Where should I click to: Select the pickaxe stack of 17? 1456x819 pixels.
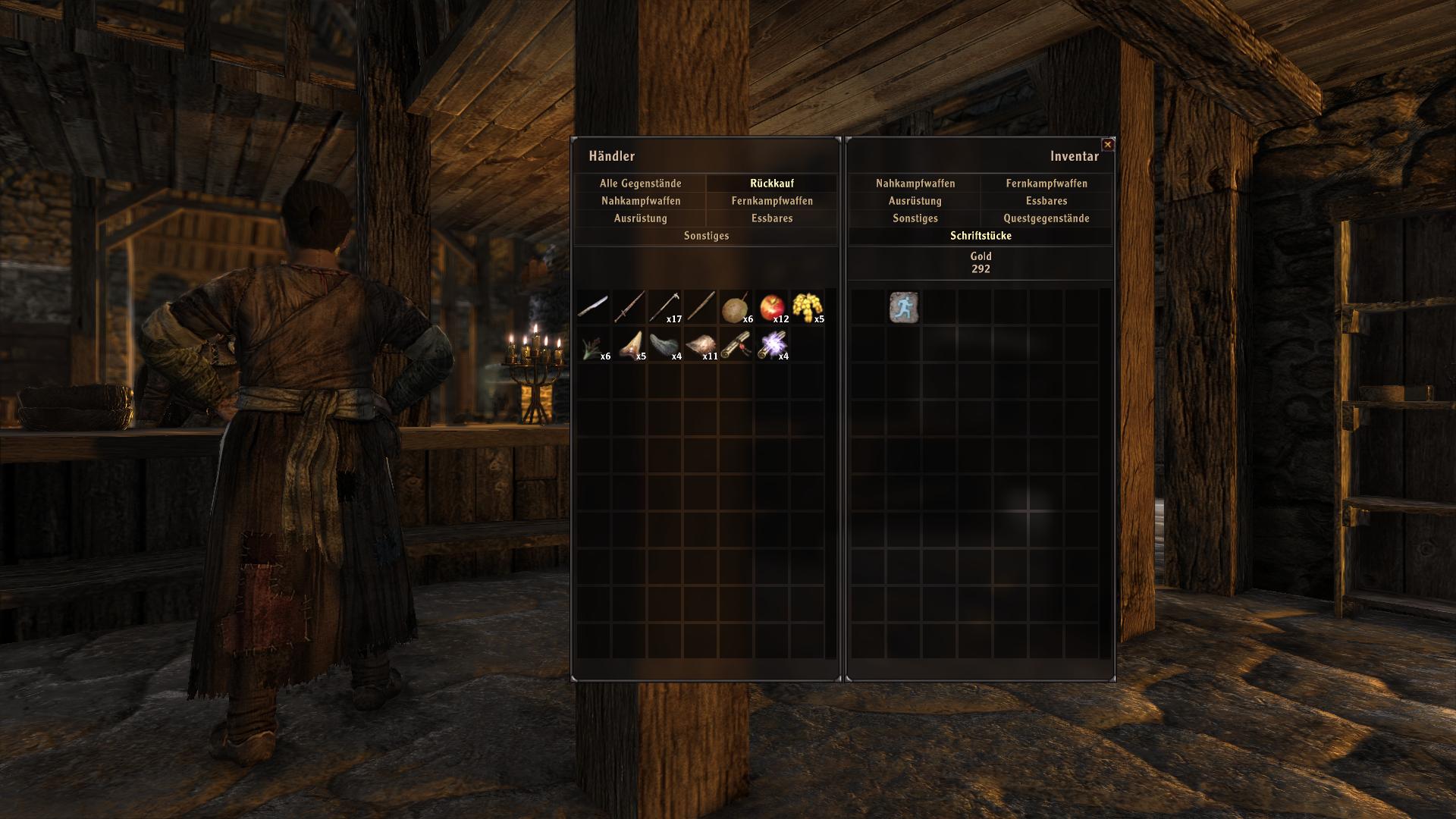click(664, 308)
